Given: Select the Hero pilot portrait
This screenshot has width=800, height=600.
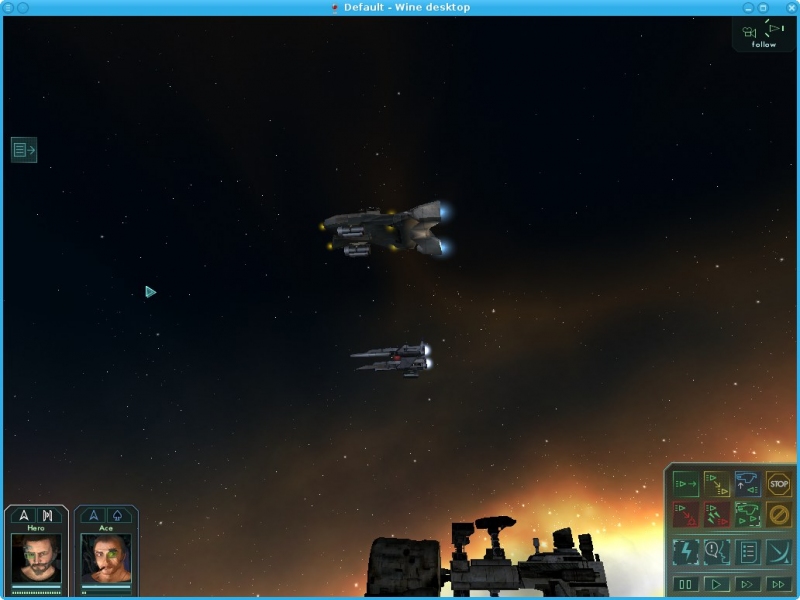Looking at the screenshot, I should 36,557.
